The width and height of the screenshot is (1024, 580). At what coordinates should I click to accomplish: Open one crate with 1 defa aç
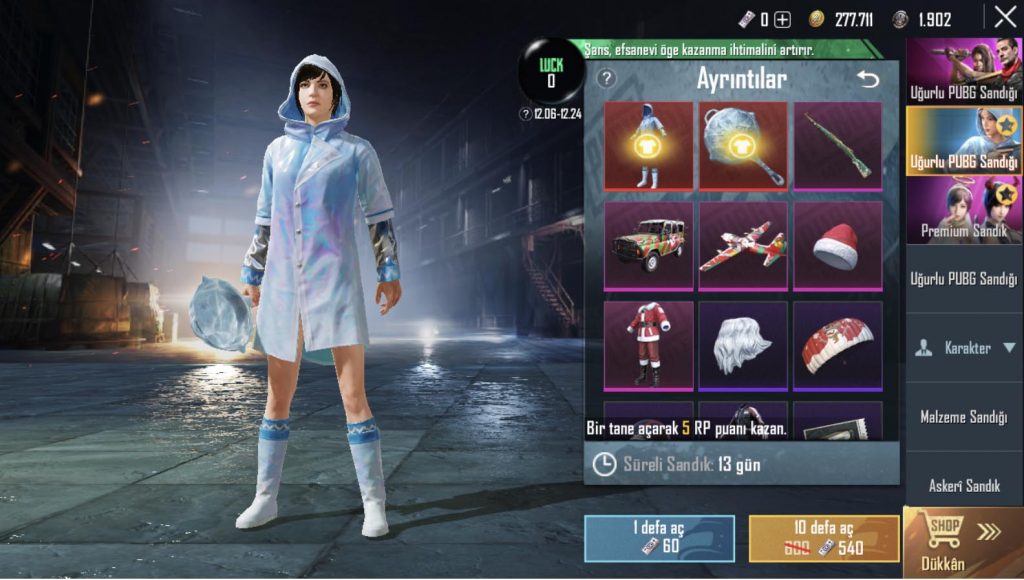pos(659,538)
